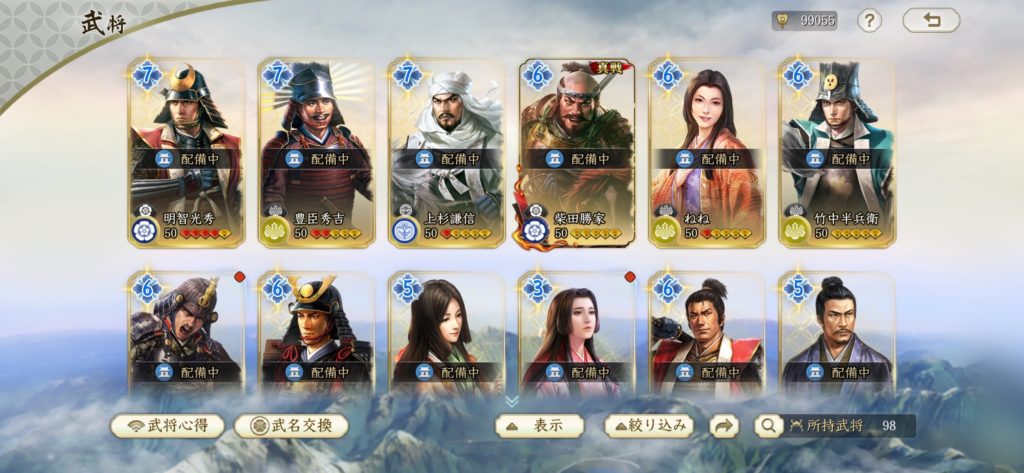Select the 明智光秀 officer card
Image resolution: width=1024 pixels, height=473 pixels.
pos(186,152)
